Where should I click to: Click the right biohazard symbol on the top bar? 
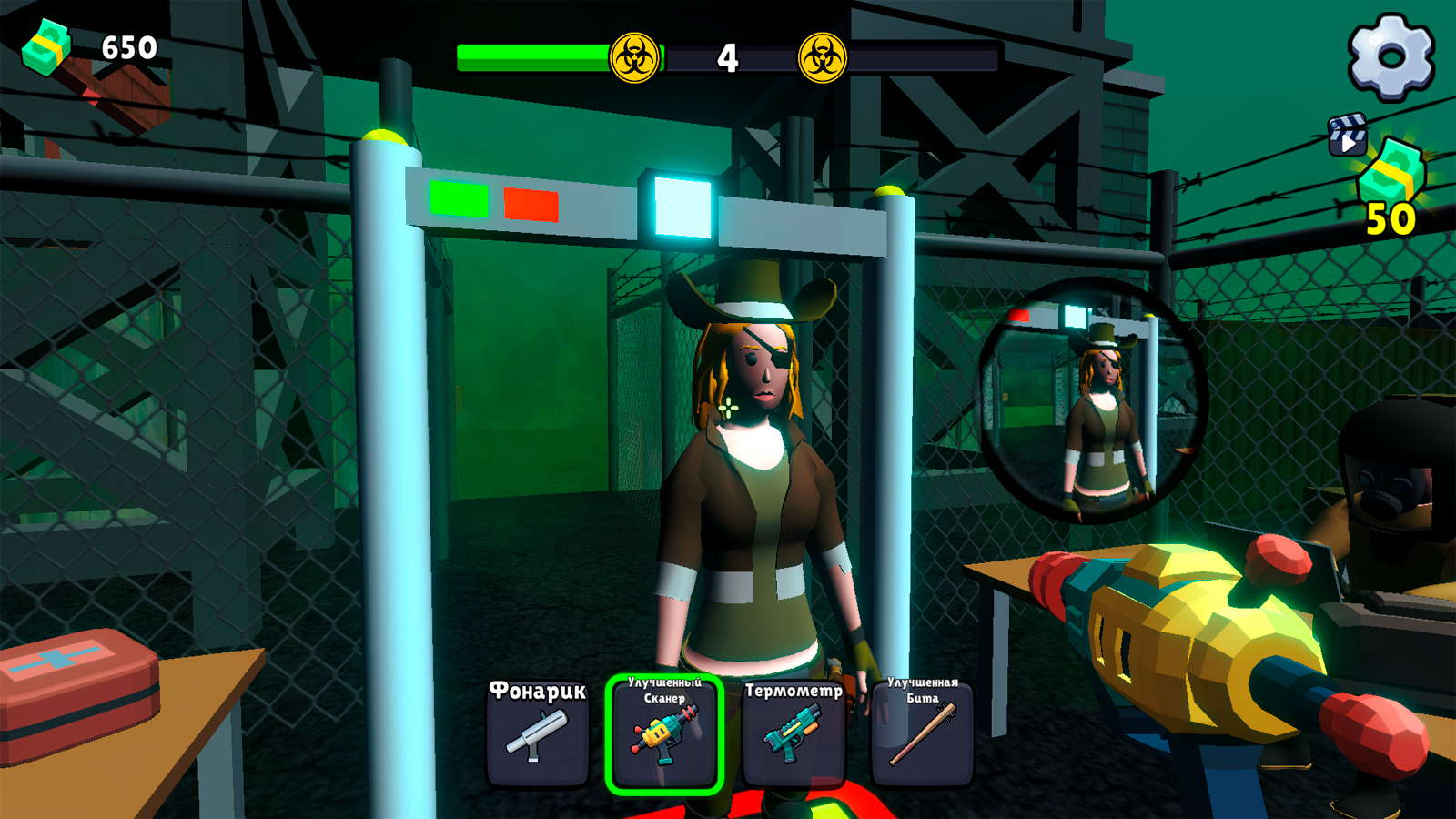[822, 56]
